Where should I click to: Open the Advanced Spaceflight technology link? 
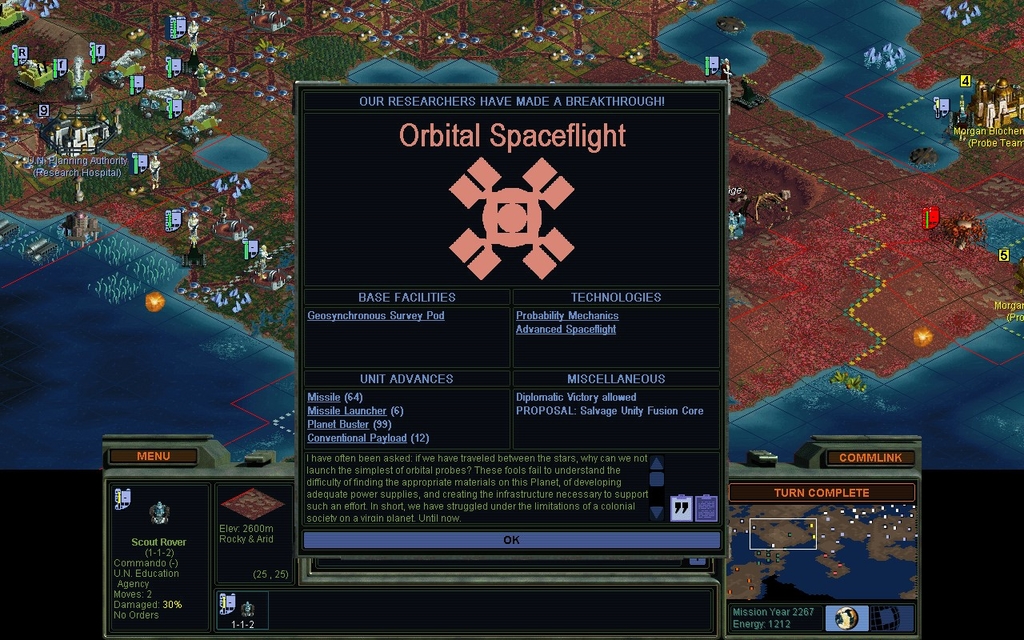pyautogui.click(x=566, y=330)
